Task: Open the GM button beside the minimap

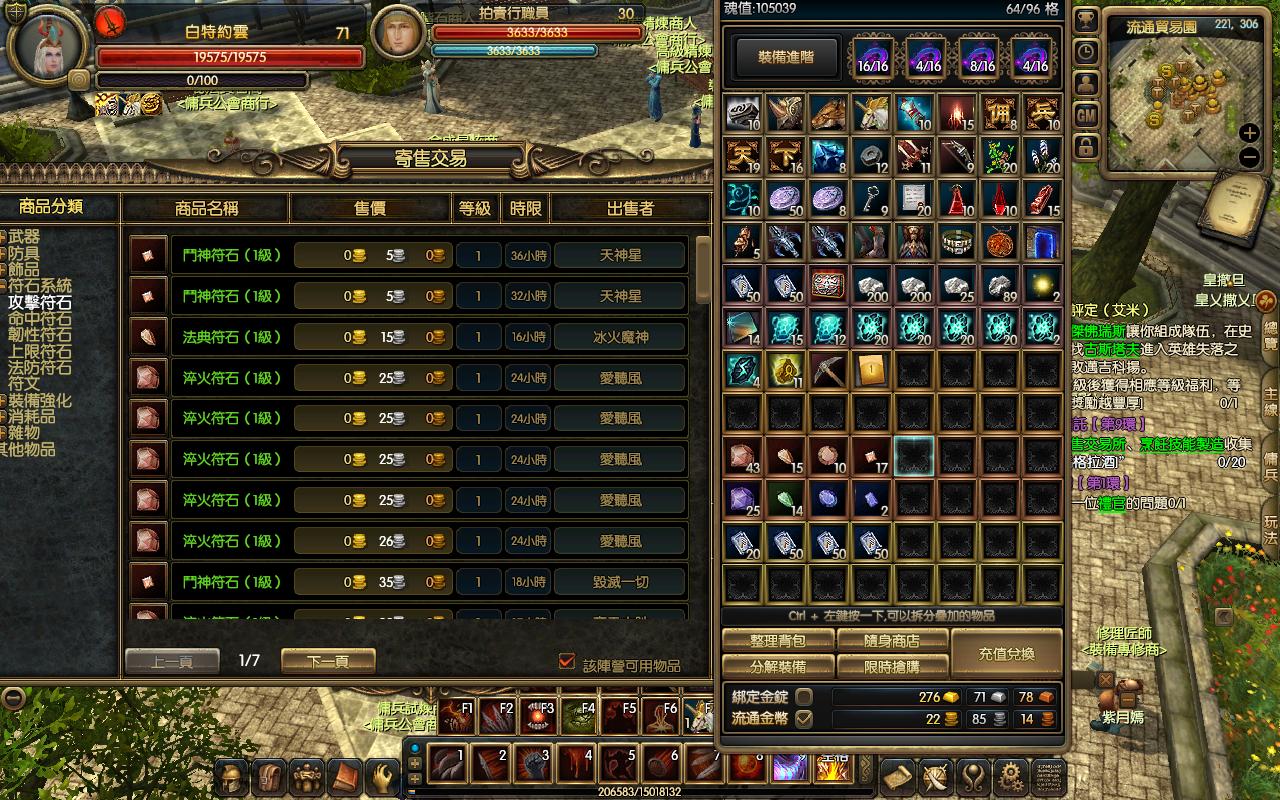Action: point(1086,116)
